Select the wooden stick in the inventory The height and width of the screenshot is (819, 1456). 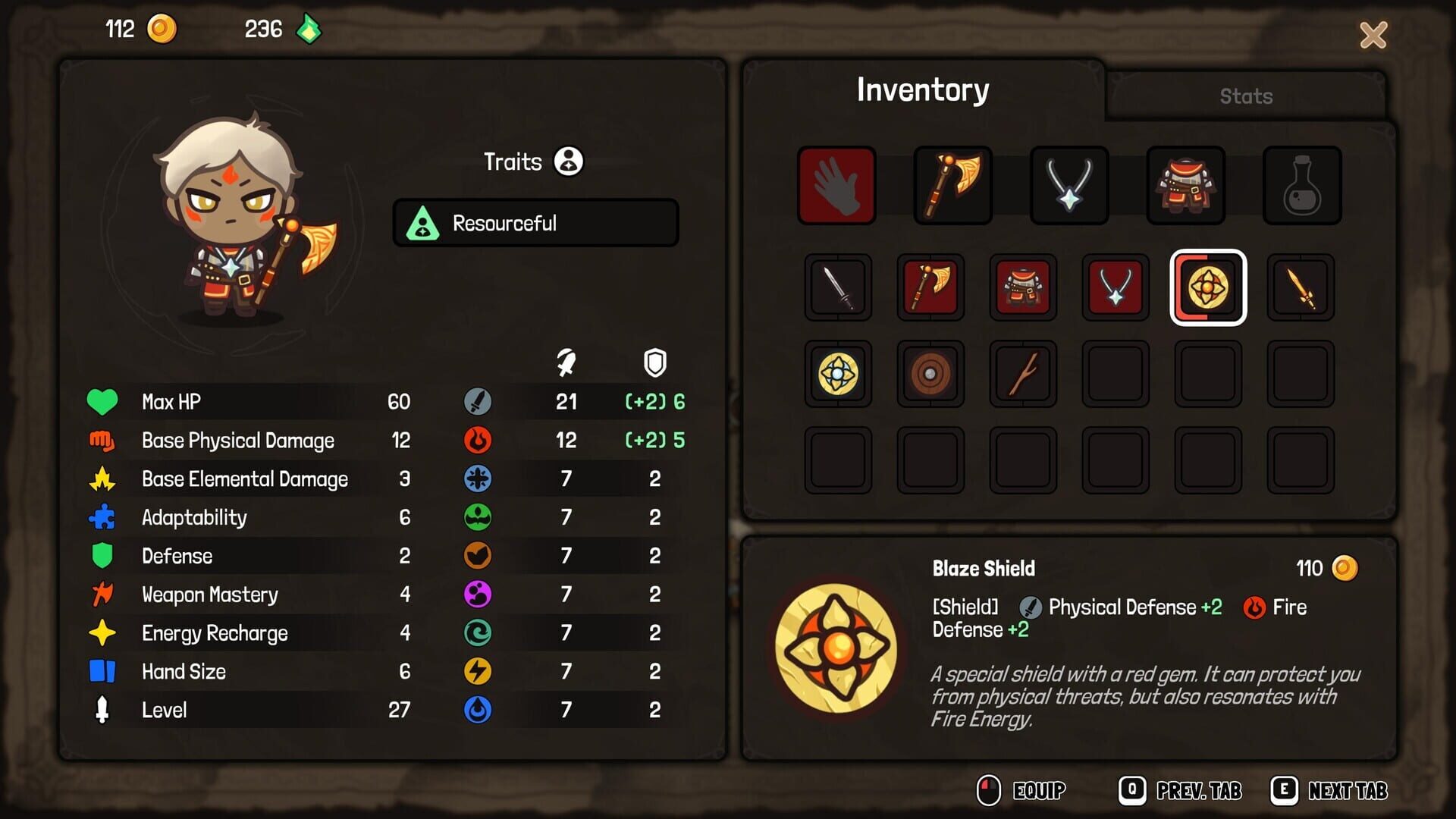[1023, 374]
